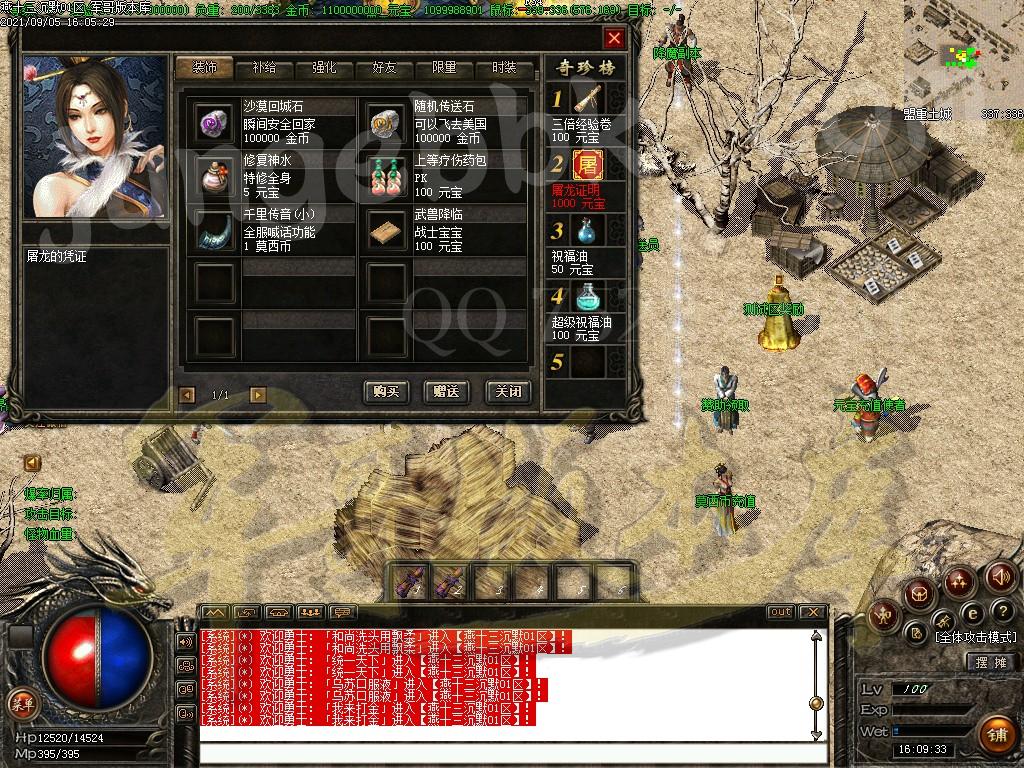Select the 上等疗伤药包 healing pack
The width and height of the screenshot is (1024, 768).
386,175
